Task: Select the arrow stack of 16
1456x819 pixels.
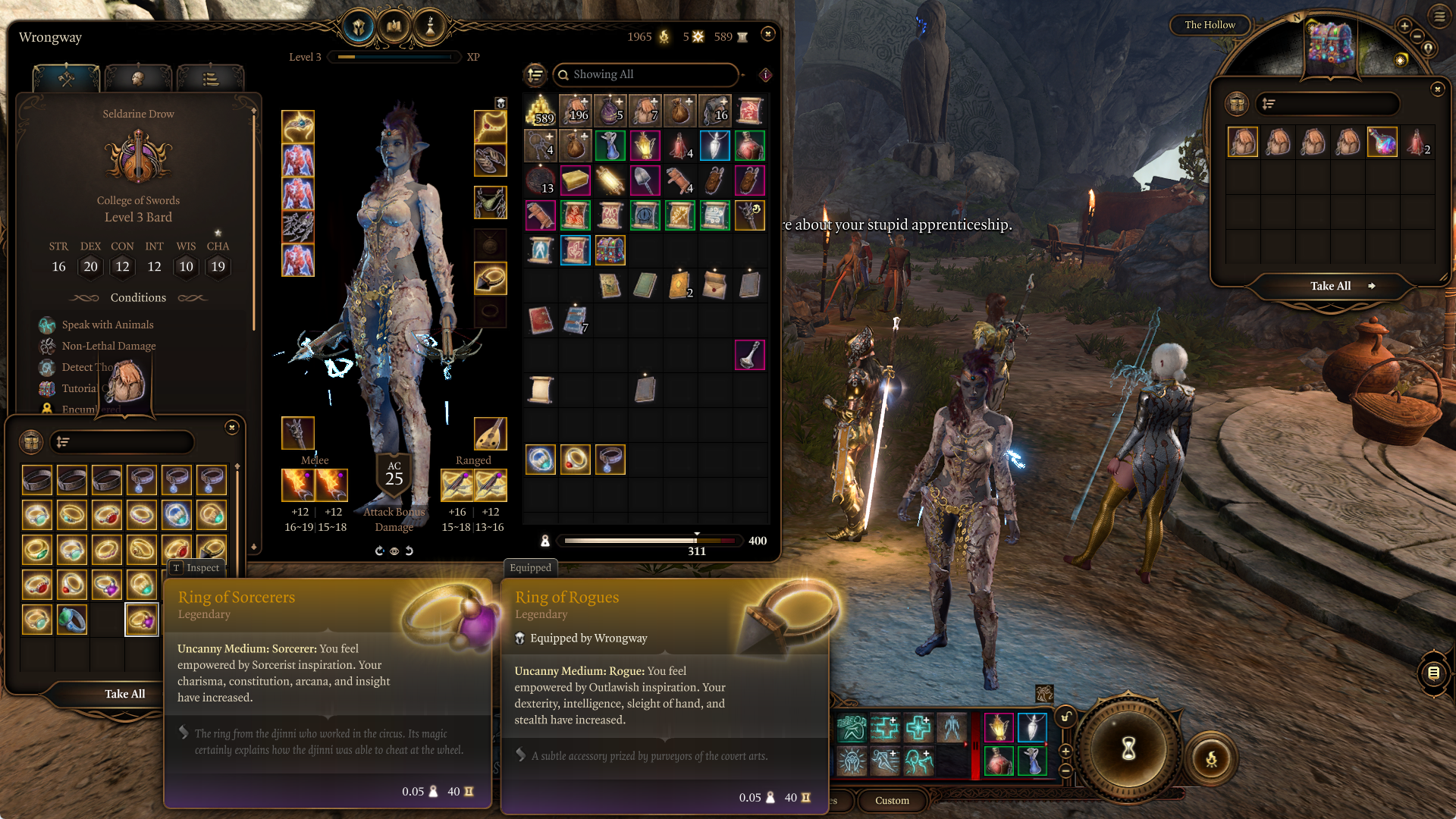Action: [x=714, y=111]
